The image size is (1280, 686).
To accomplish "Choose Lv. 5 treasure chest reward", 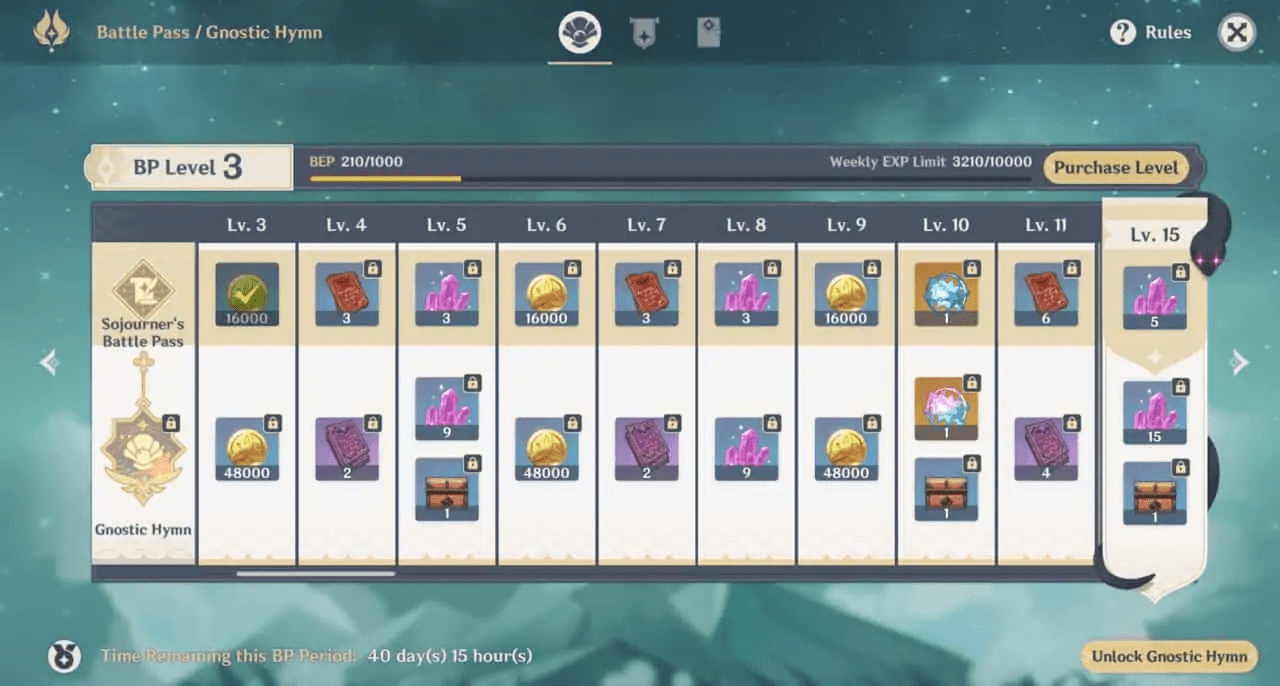I will (446, 488).
